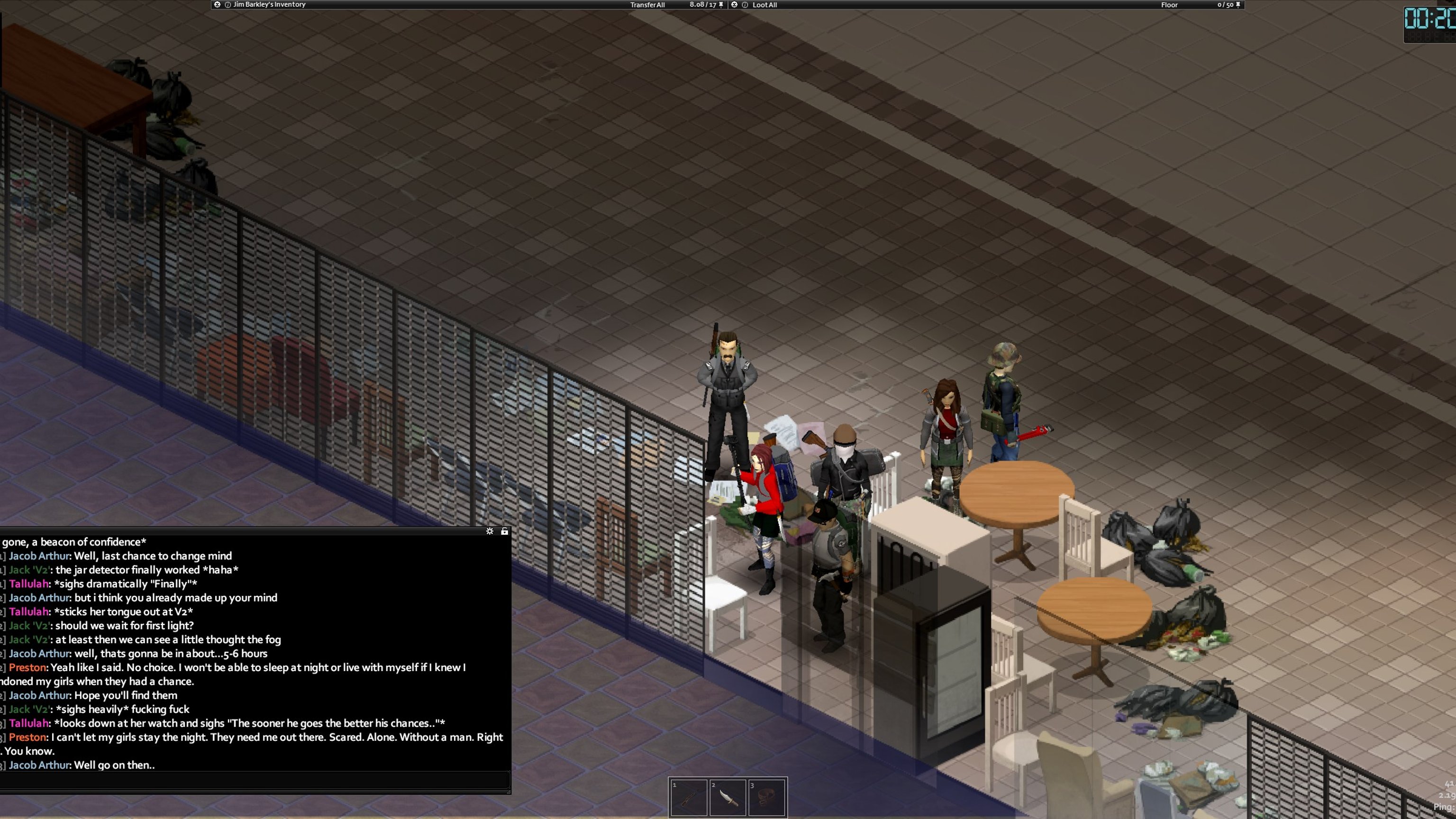Show info for the loot panel

(745, 5)
